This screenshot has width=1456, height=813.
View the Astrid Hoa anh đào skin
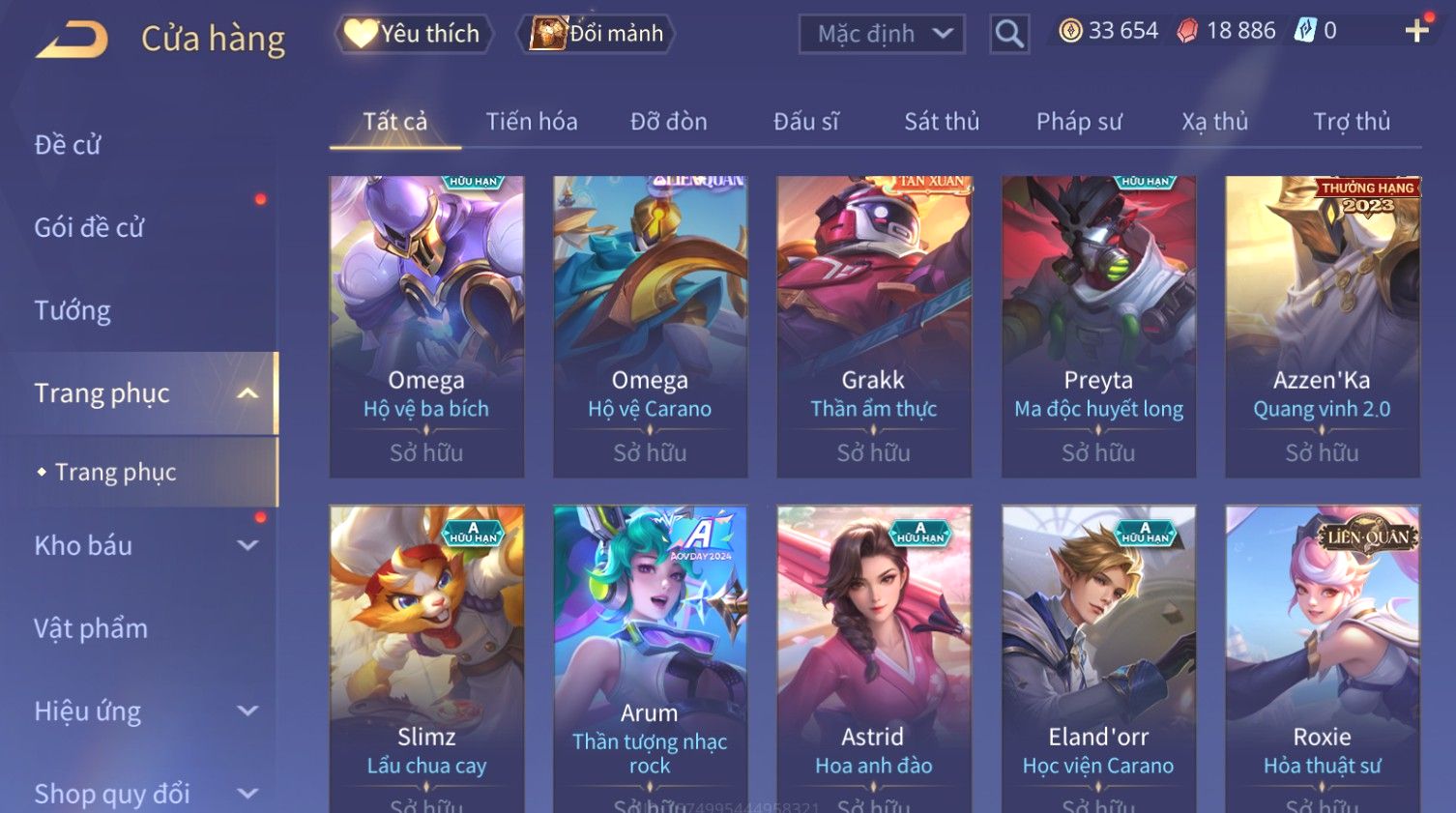(x=874, y=657)
